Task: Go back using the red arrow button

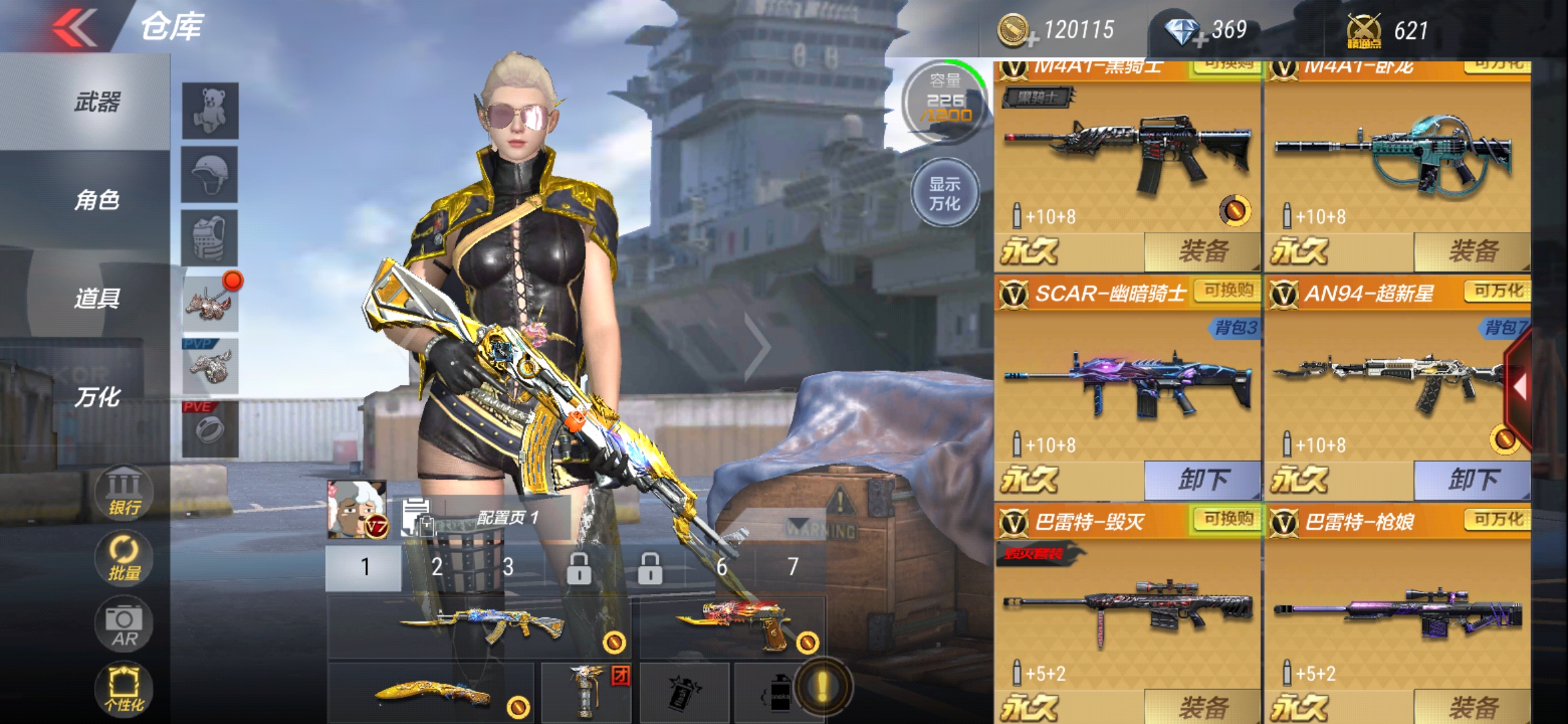Action: click(75, 28)
